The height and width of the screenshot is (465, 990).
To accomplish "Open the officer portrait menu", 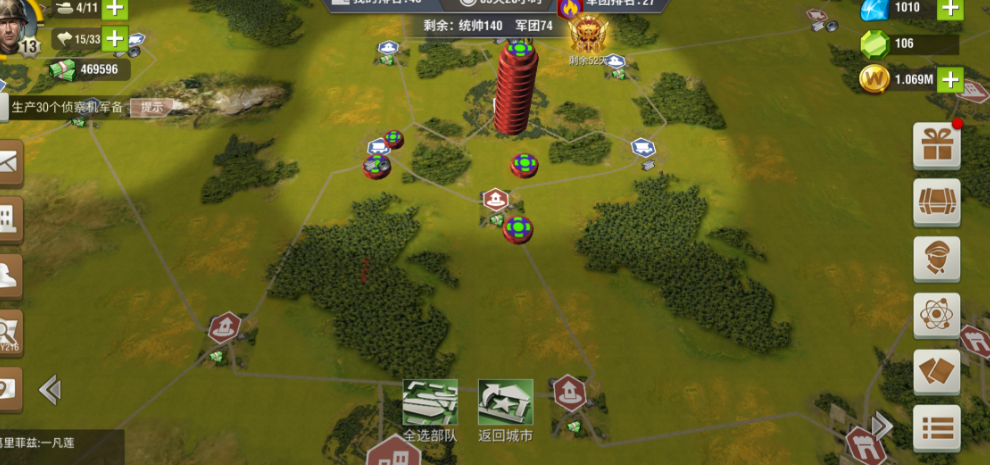I will pyautogui.click(x=937, y=259).
